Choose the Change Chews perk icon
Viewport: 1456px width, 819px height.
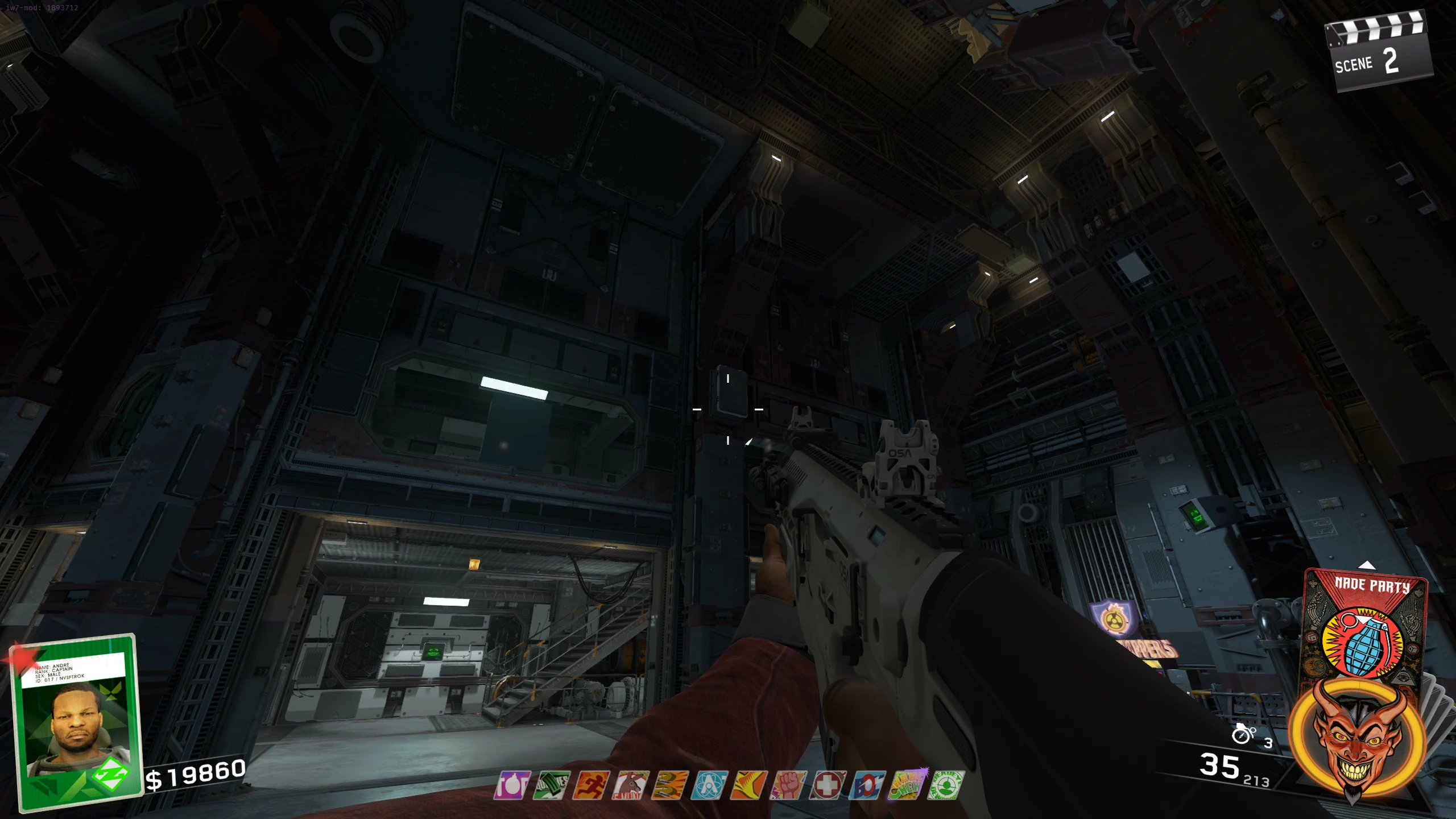(x=907, y=785)
